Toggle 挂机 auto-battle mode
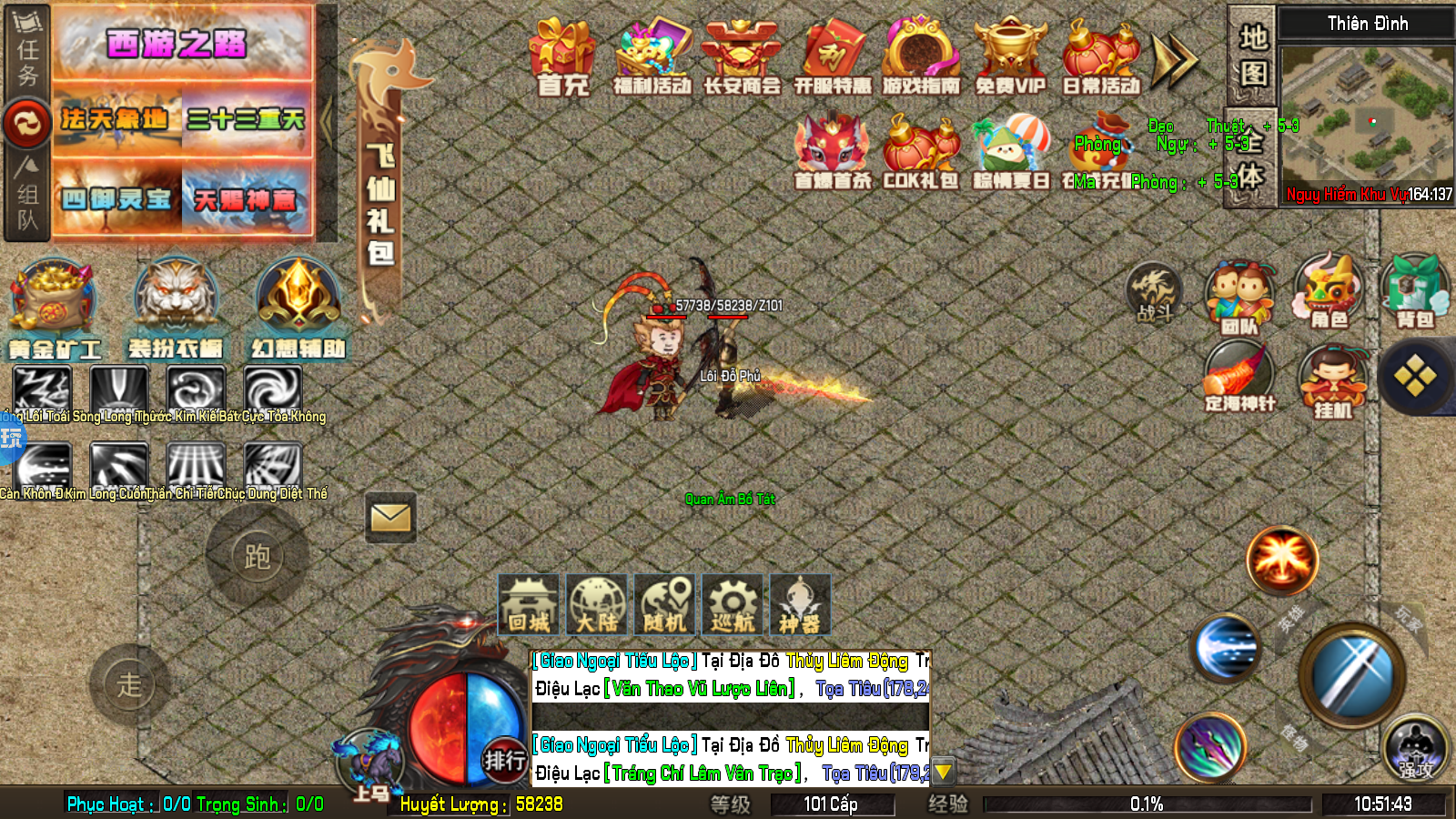This screenshot has height=819, width=1456. click(x=1332, y=382)
